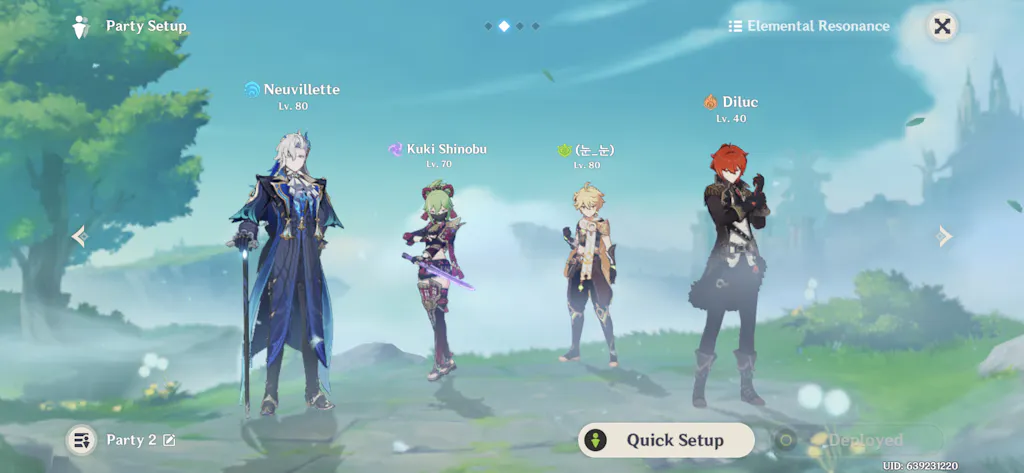Click the Quick Setup button

point(666,440)
